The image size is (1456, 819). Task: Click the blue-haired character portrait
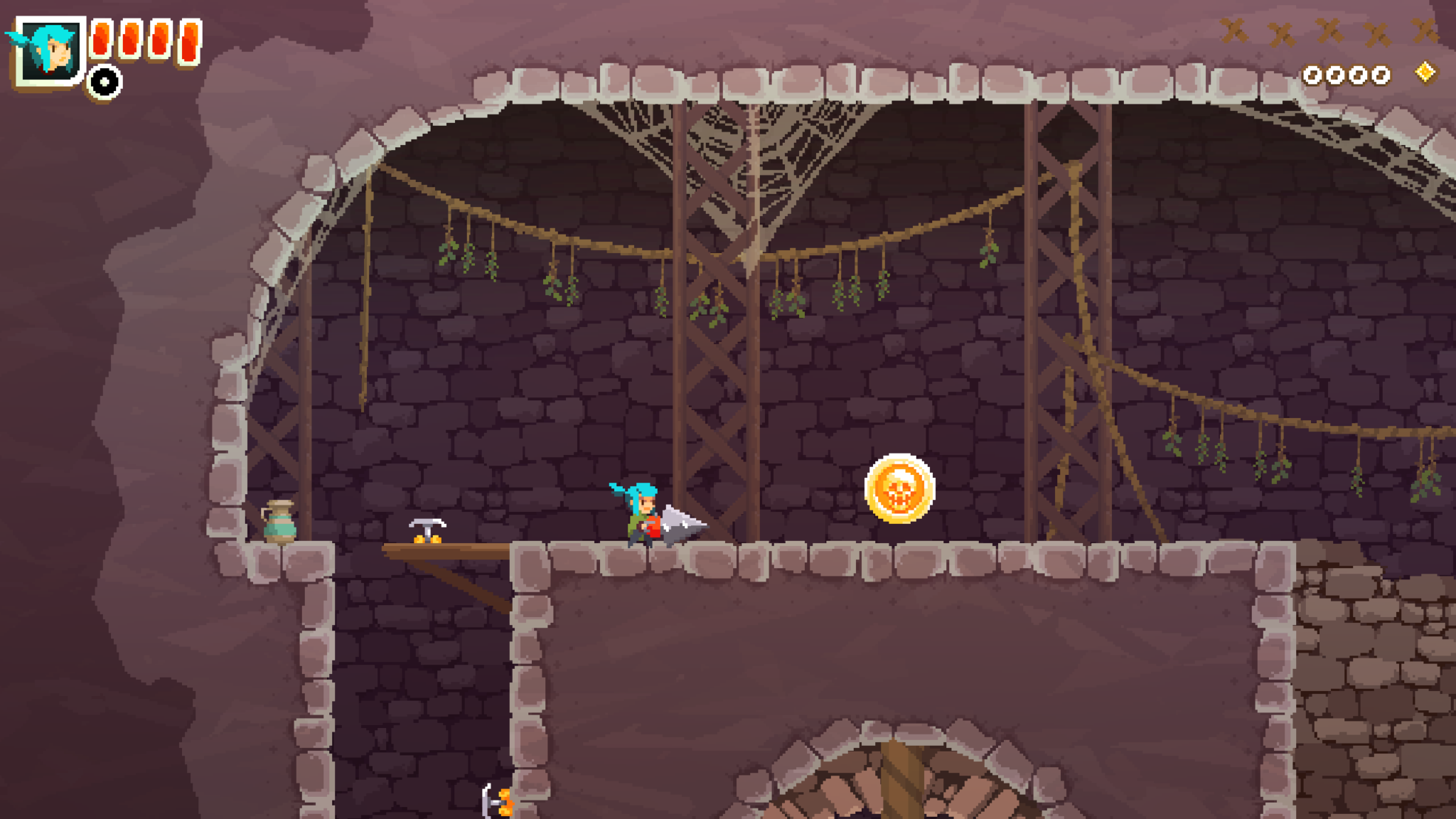click(48, 51)
